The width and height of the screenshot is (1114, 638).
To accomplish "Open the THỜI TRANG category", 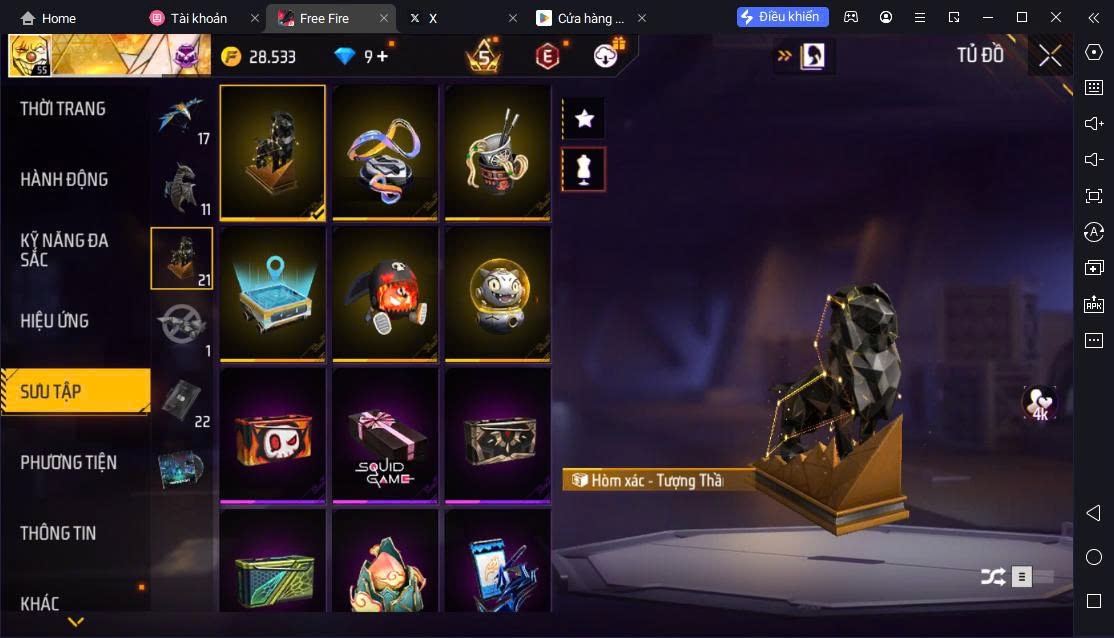I will pyautogui.click(x=63, y=109).
